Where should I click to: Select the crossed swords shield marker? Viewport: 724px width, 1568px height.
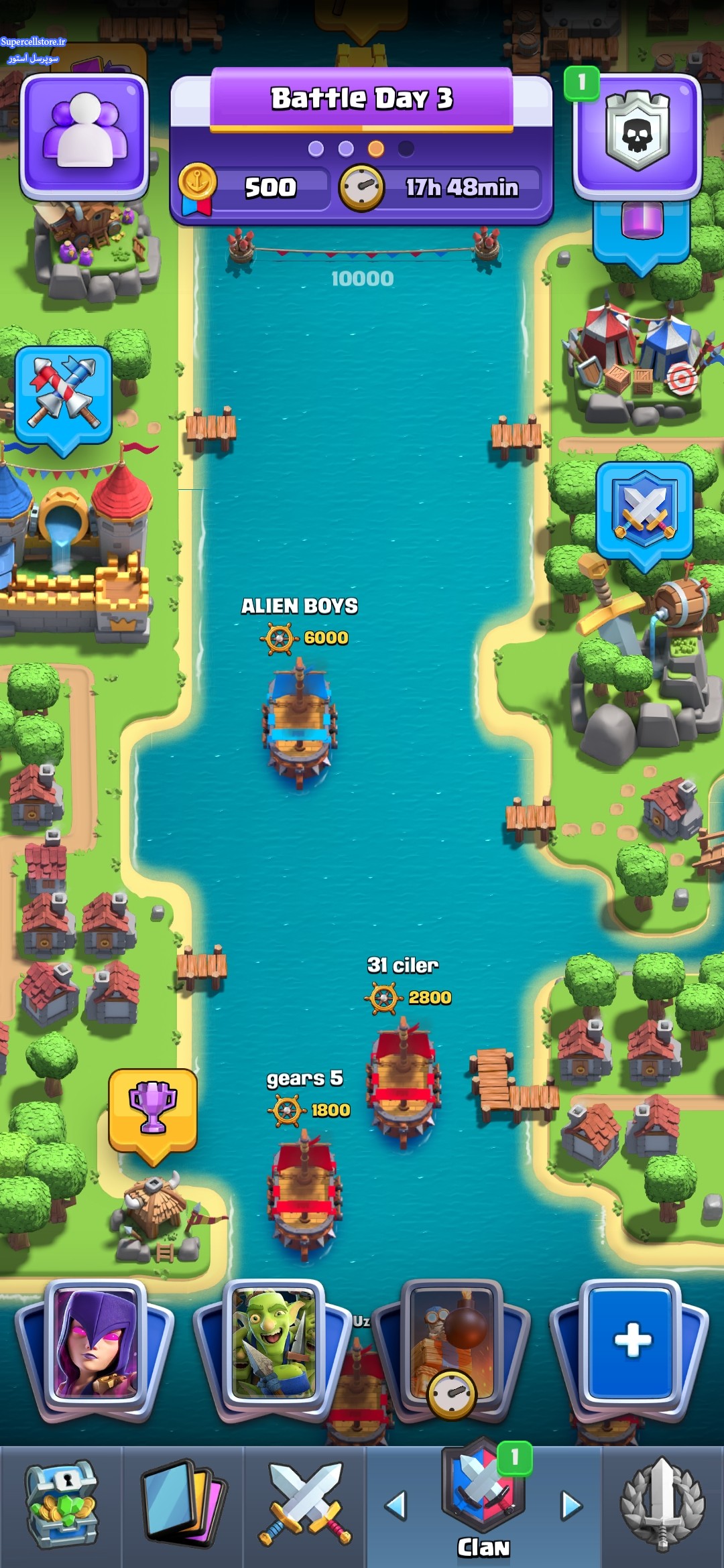tap(644, 511)
